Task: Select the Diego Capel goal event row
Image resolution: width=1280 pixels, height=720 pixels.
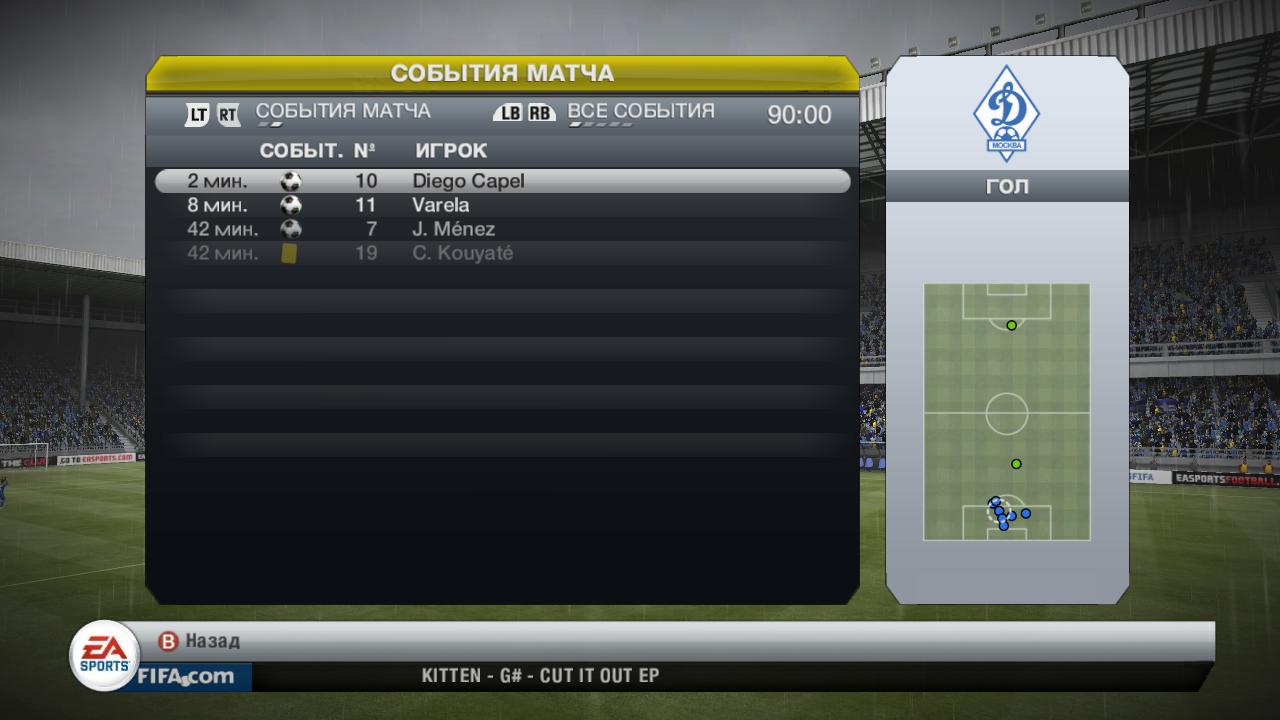Action: pyautogui.click(x=502, y=181)
